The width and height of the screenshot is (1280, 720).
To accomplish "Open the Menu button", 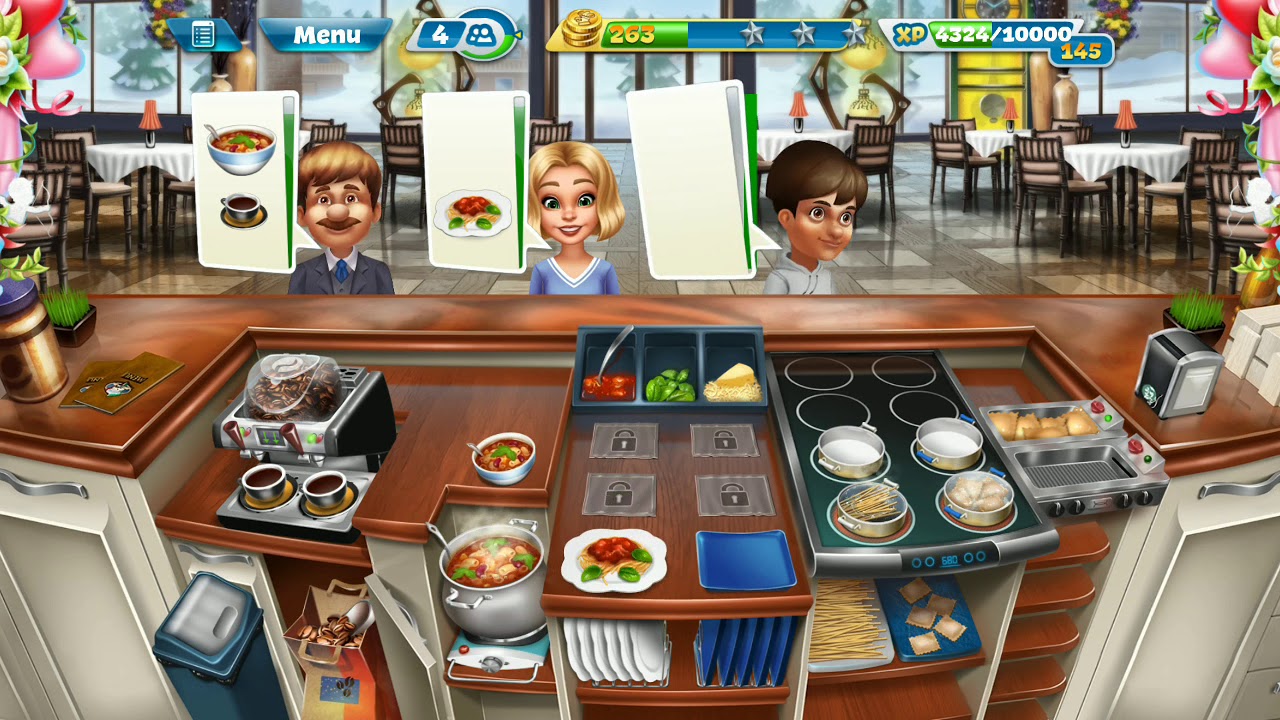I will 326,36.
